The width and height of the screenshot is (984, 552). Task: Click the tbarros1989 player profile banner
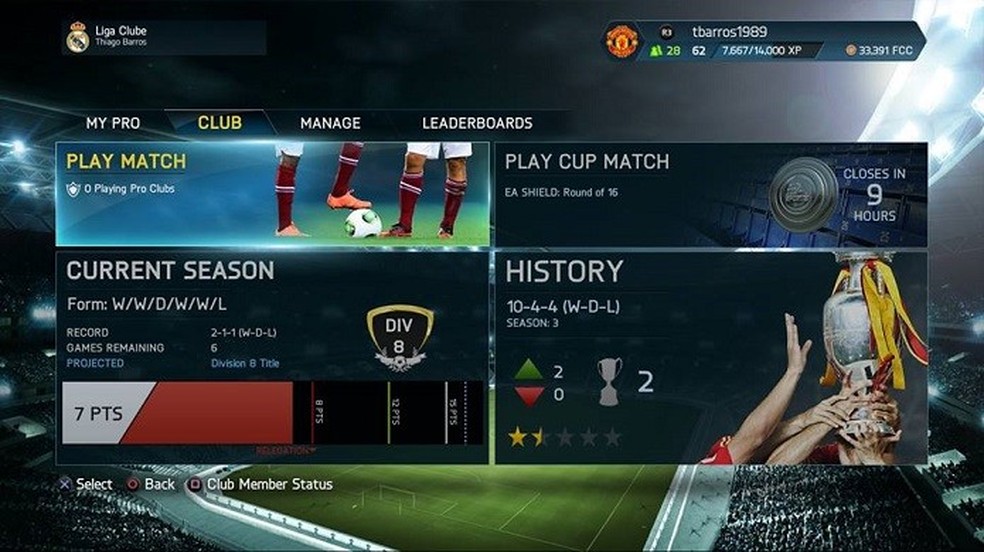(x=765, y=41)
